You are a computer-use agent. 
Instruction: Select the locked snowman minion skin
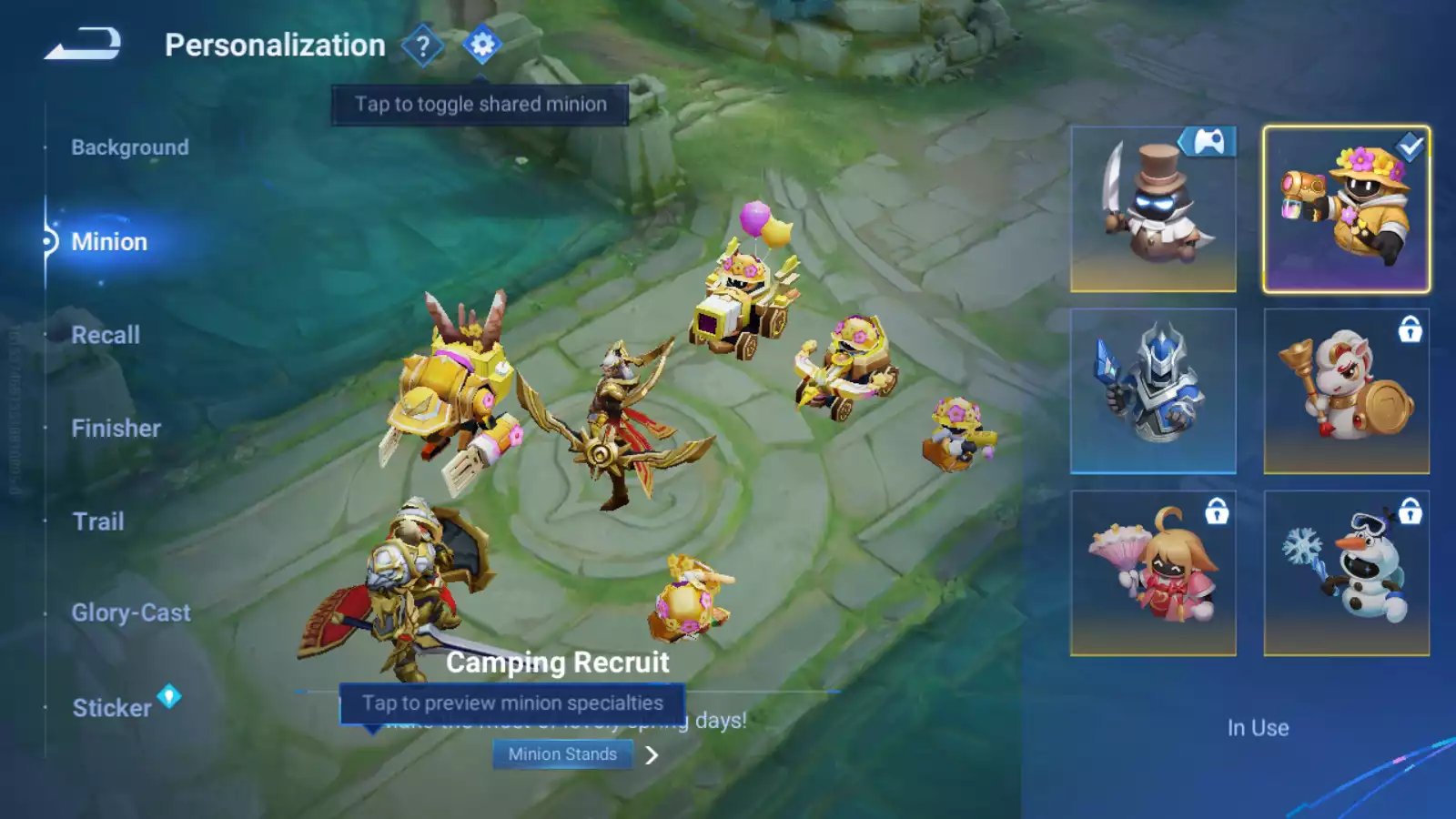(1346, 573)
